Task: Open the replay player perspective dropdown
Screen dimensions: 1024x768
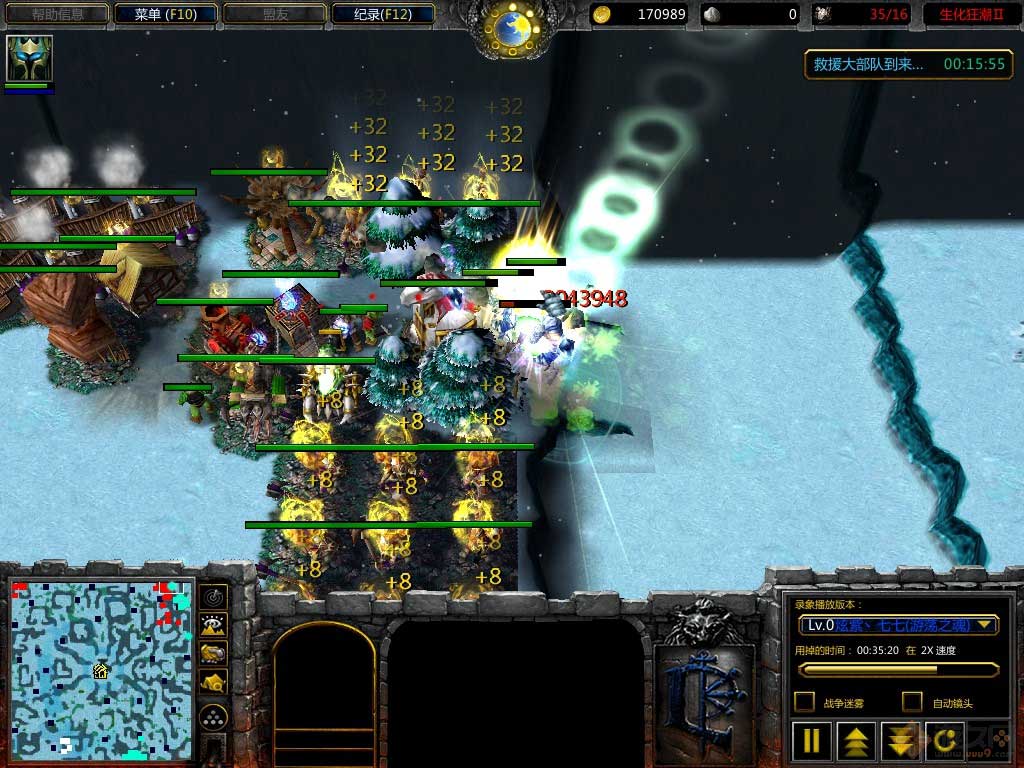Action: [898, 625]
